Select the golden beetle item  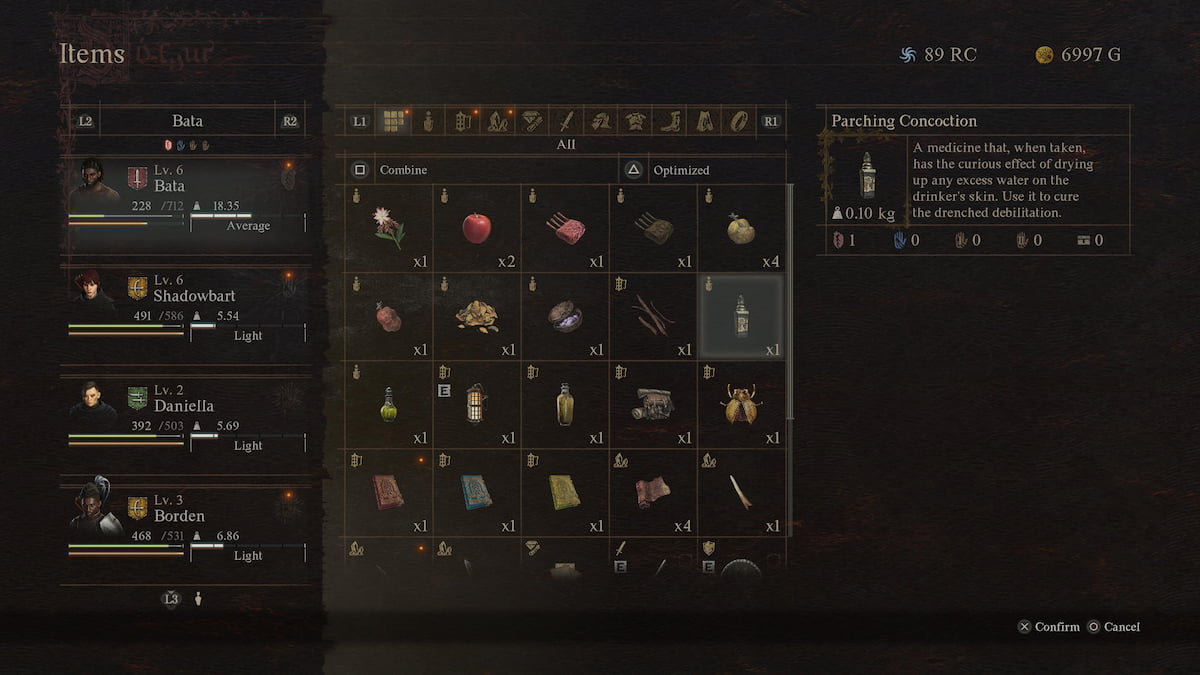[x=741, y=405]
